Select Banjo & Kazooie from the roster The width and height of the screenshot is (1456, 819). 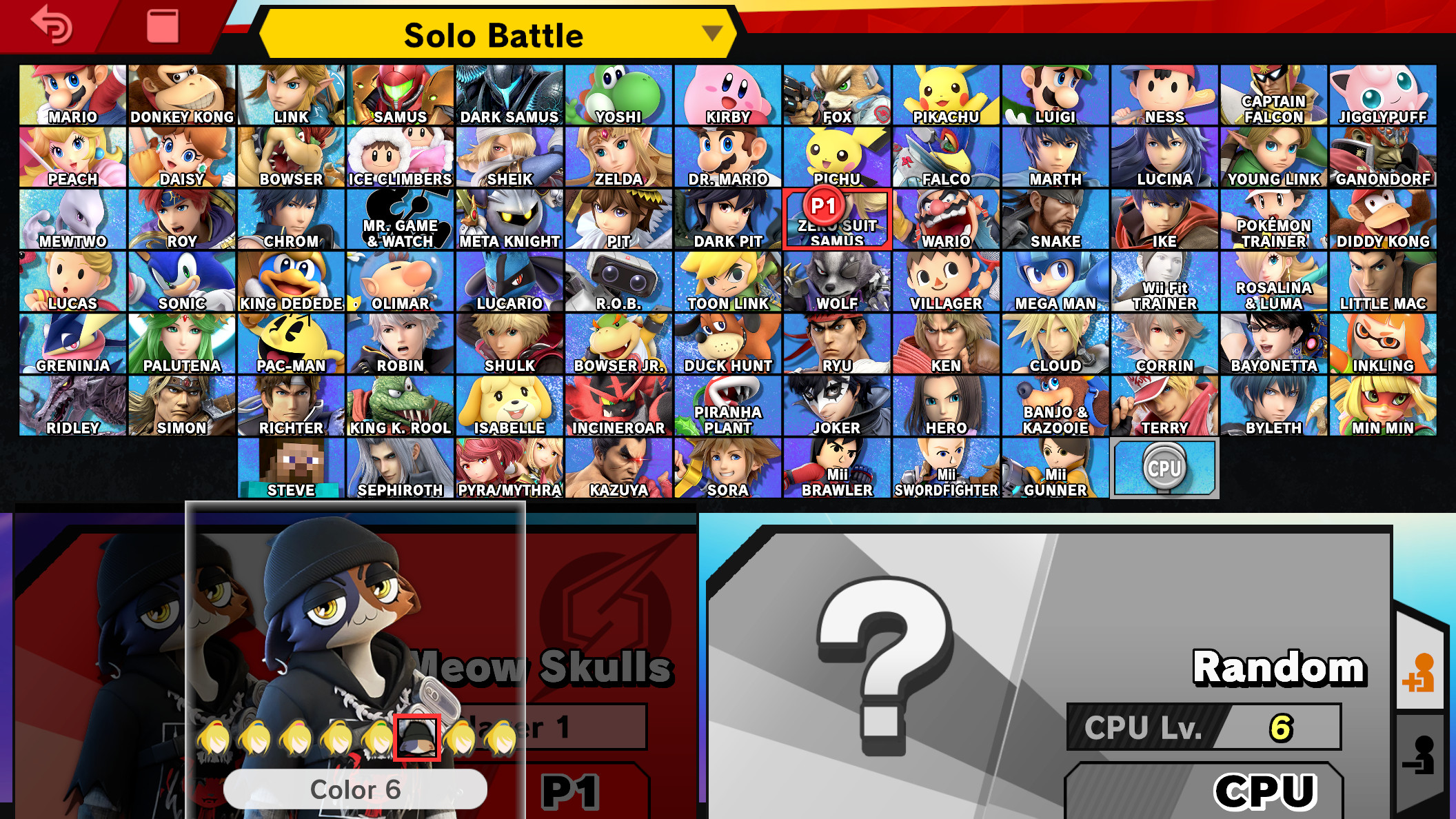[1055, 405]
